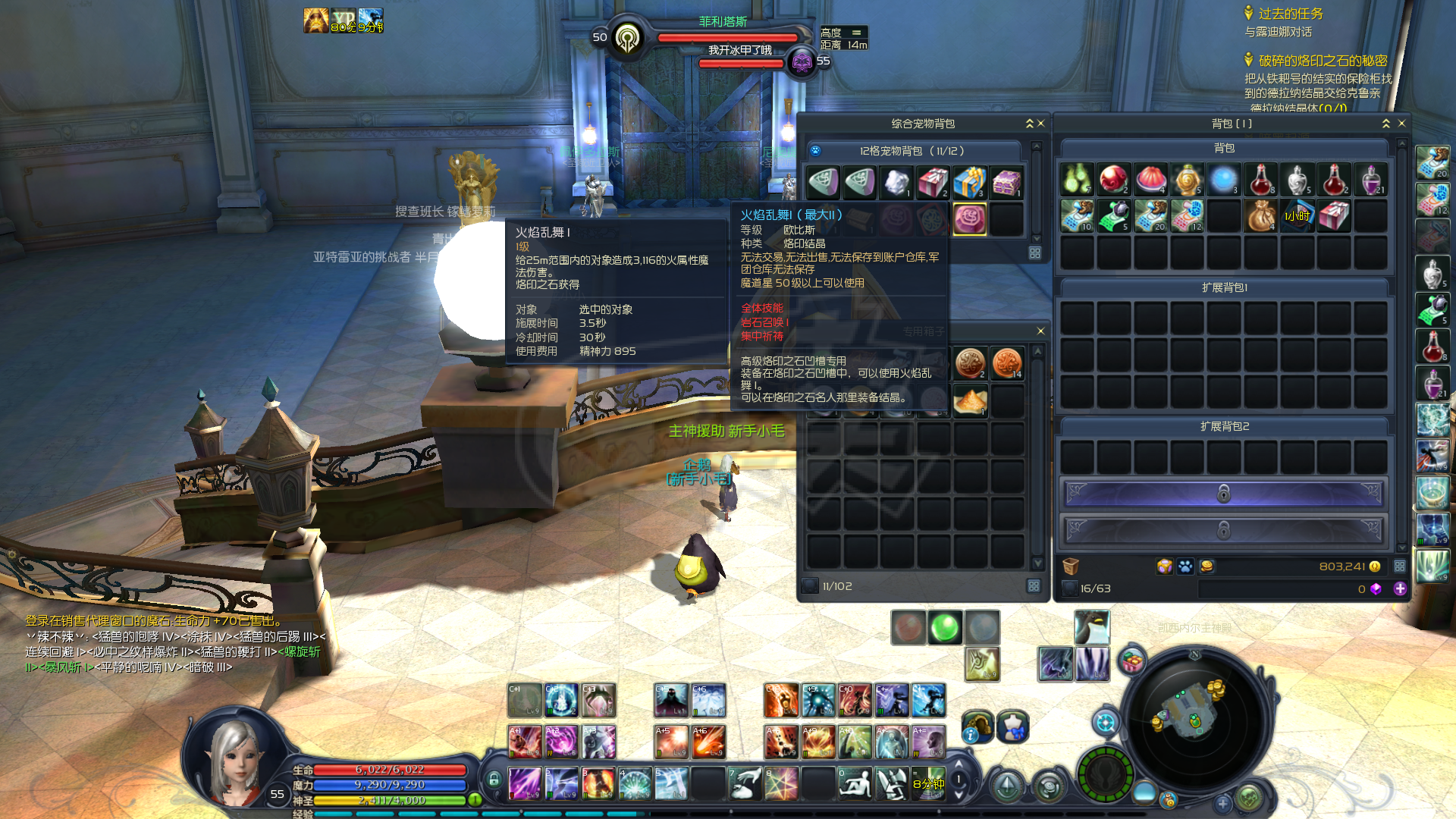The width and height of the screenshot is (1456, 819).
Task: Open the paw print pet bag button
Action: pos(1185,566)
